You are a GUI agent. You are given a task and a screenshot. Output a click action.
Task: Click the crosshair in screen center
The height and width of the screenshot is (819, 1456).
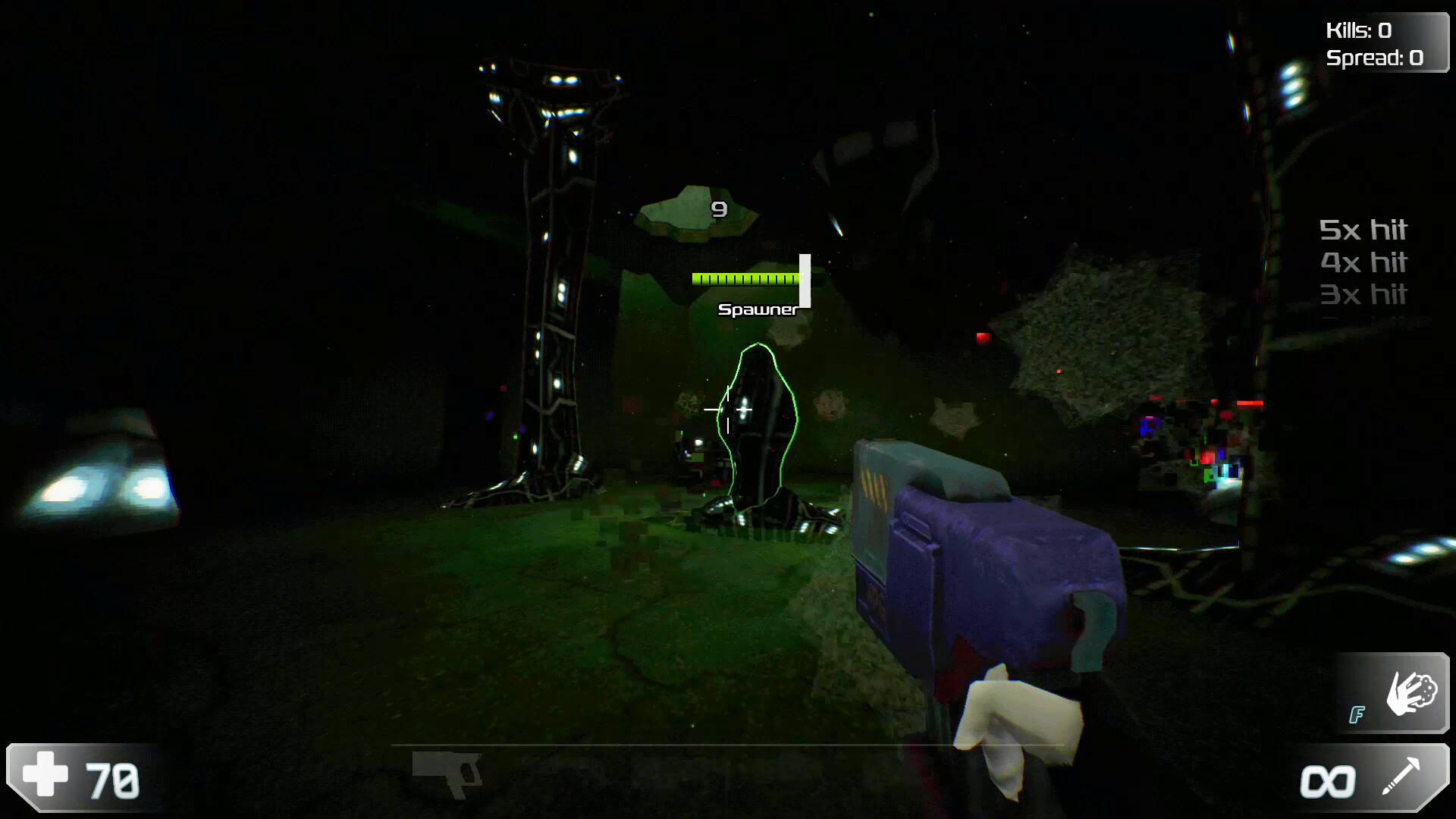[728, 409]
